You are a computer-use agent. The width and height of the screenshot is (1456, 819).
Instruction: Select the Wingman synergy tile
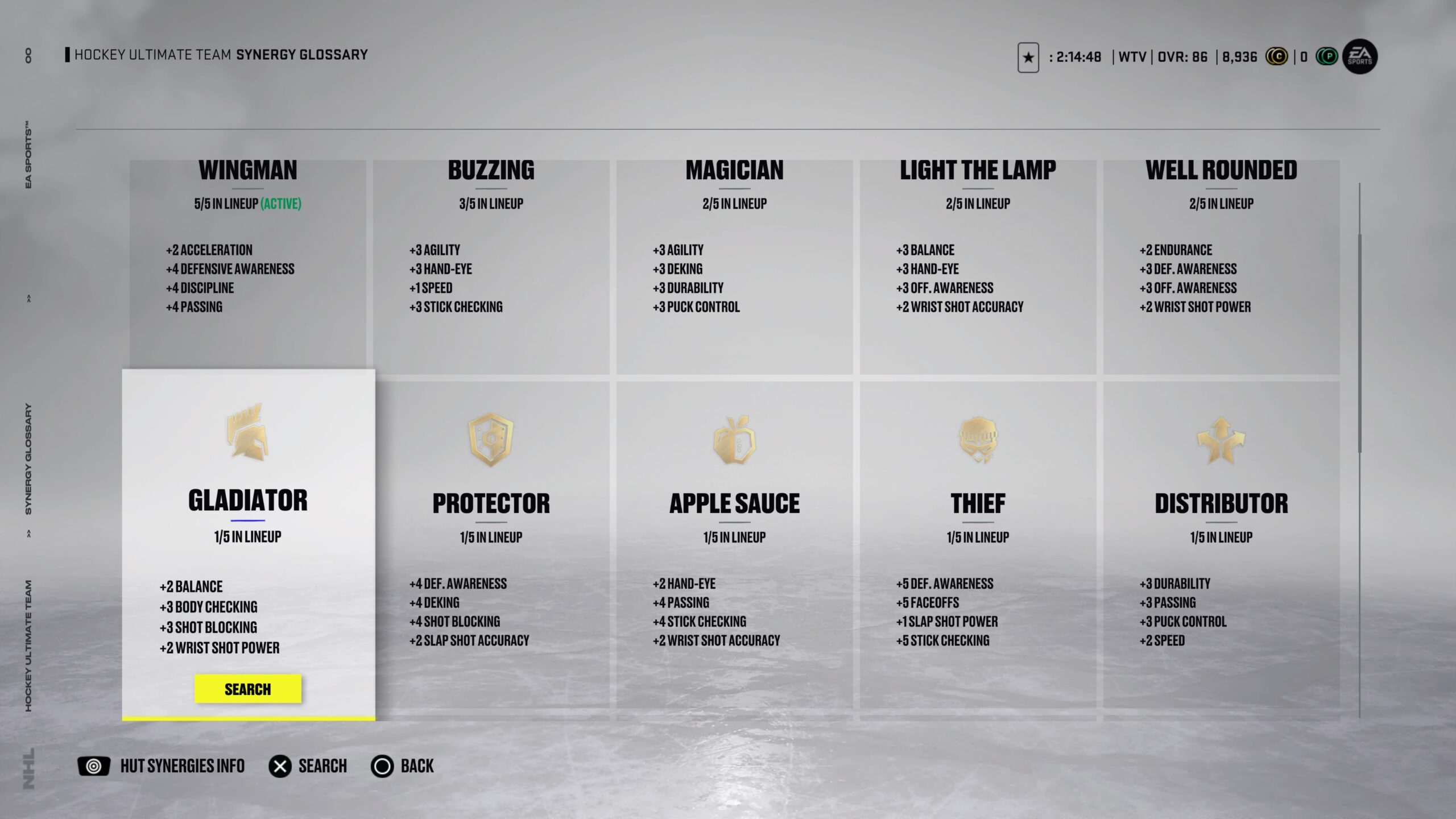[x=248, y=262]
